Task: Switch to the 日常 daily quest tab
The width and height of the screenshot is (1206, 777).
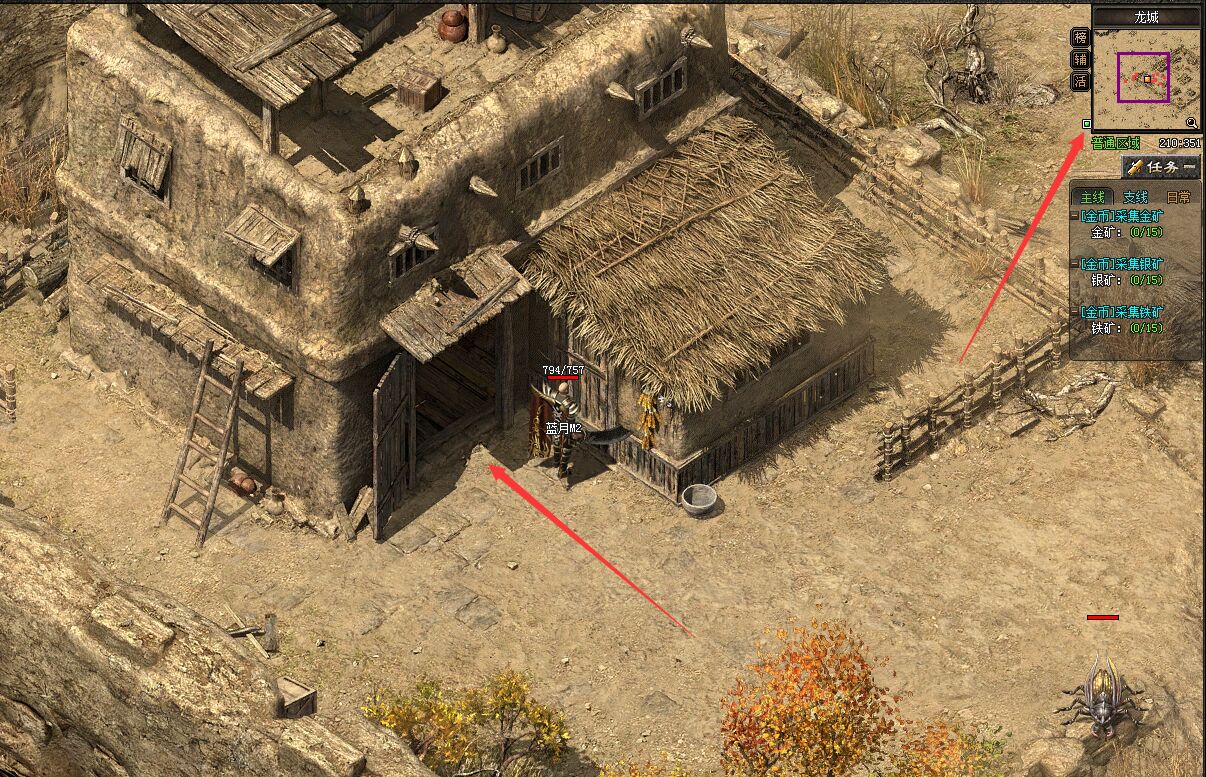Action: pyautogui.click(x=1178, y=198)
